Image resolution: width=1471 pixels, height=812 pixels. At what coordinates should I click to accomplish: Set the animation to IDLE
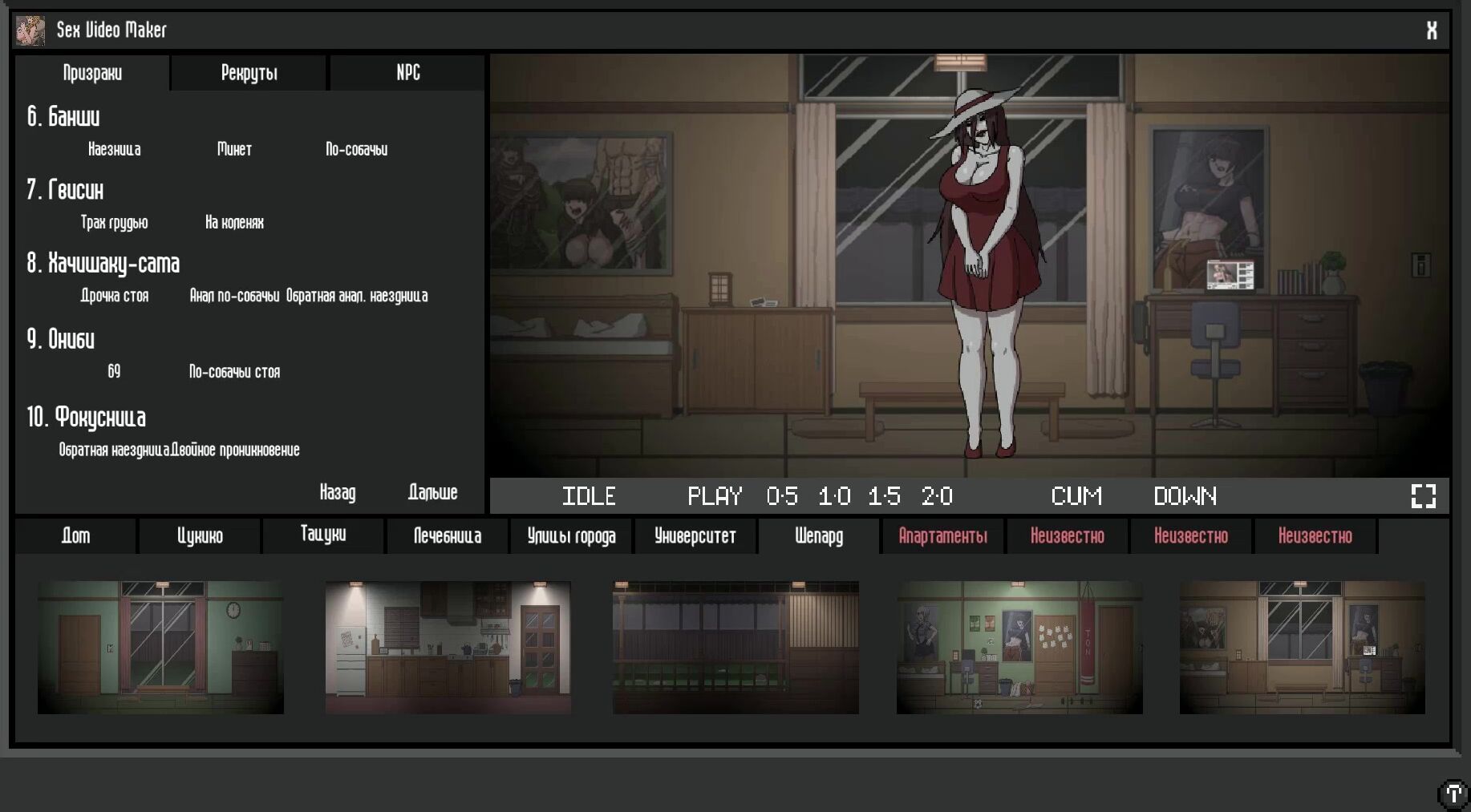tap(589, 496)
